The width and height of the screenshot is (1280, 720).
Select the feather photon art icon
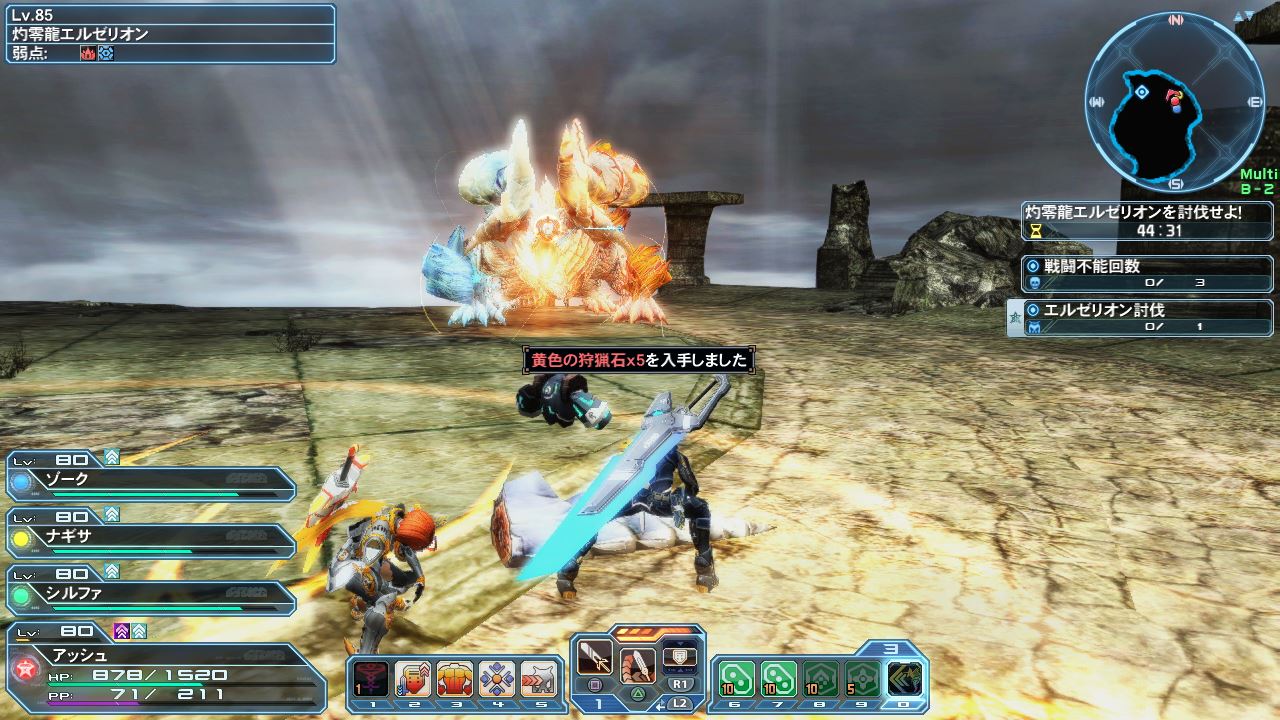tap(637, 665)
